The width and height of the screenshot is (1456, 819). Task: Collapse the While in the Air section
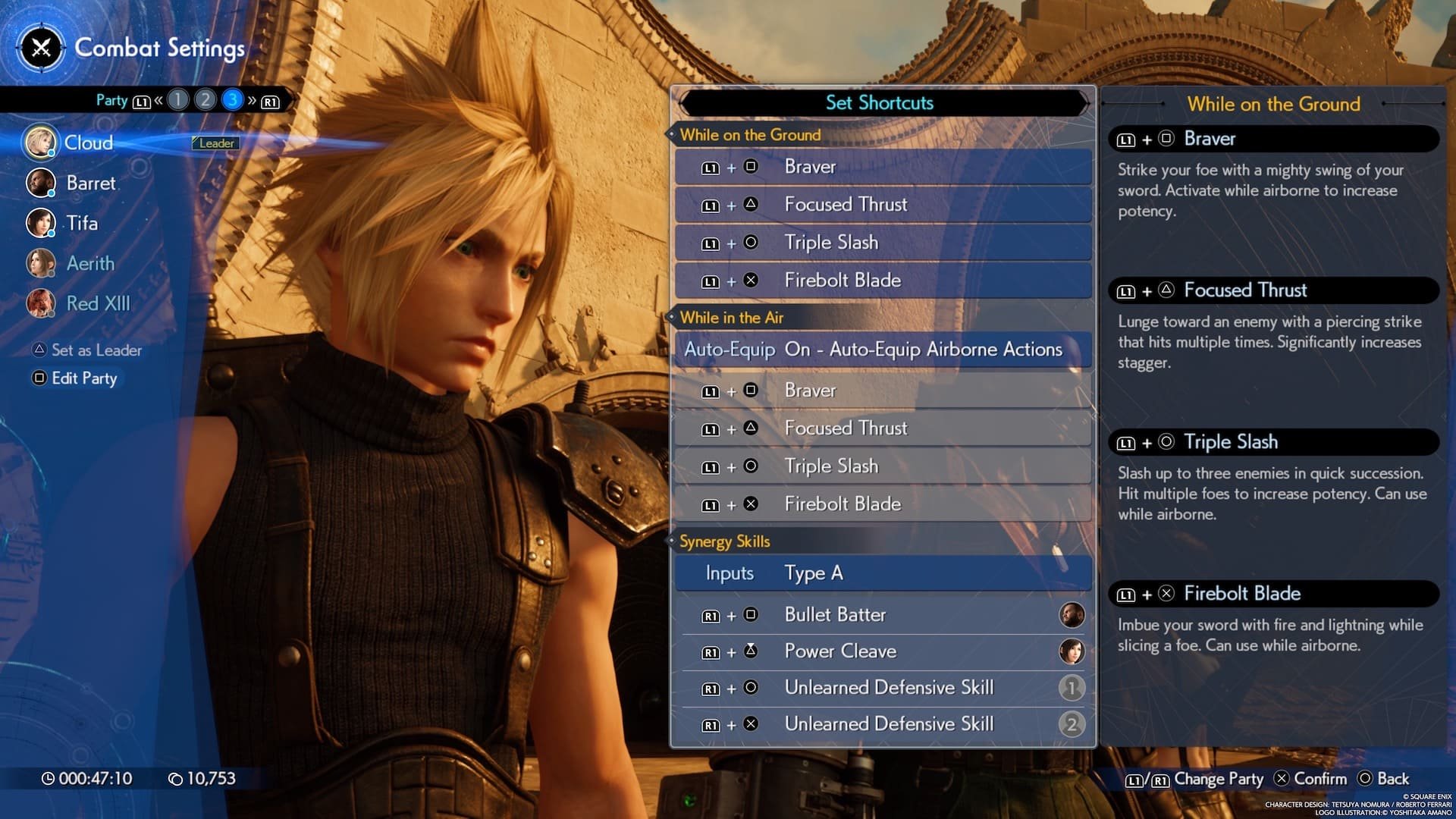tap(731, 318)
